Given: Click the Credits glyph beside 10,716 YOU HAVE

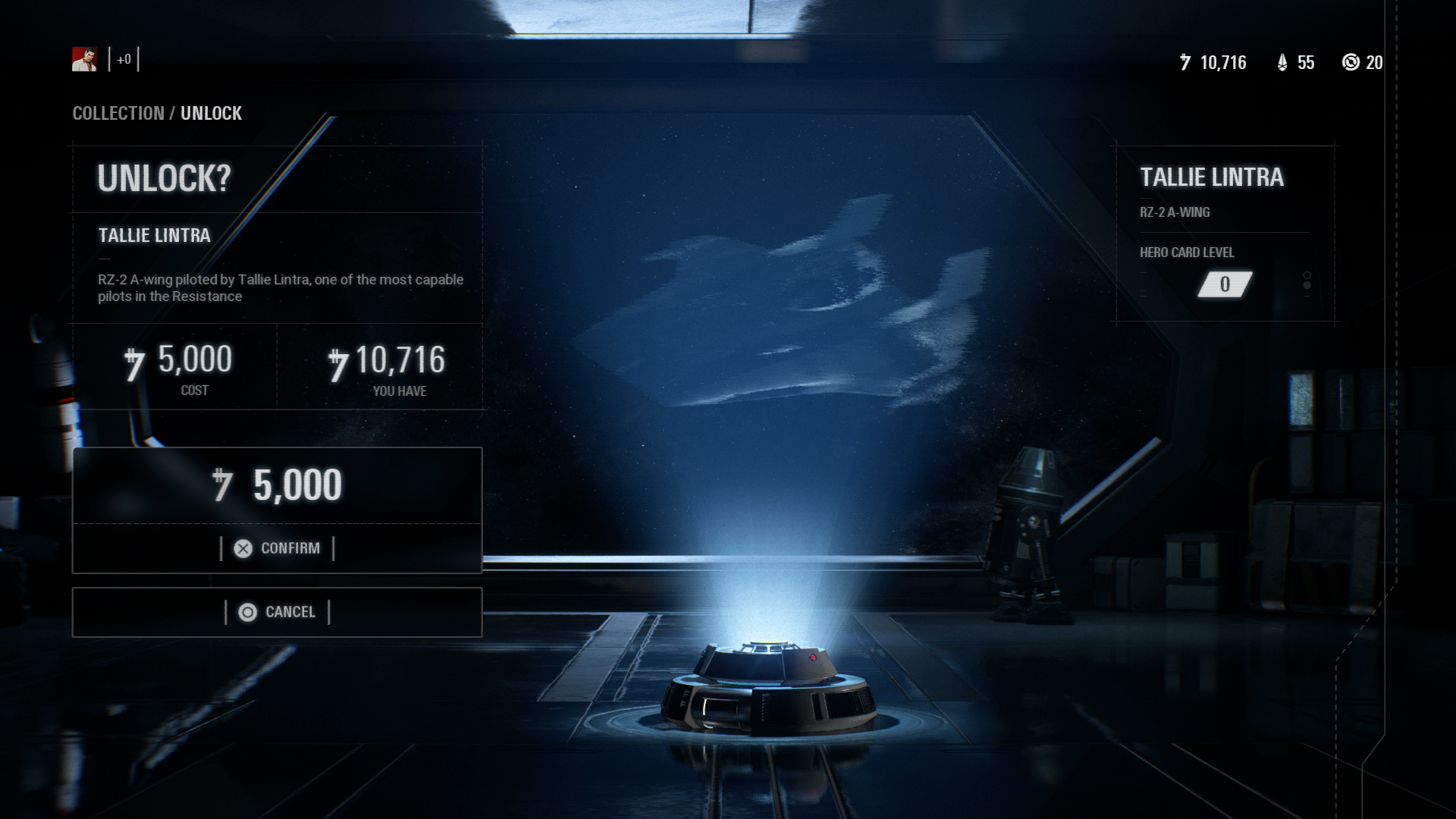Looking at the screenshot, I should [340, 362].
